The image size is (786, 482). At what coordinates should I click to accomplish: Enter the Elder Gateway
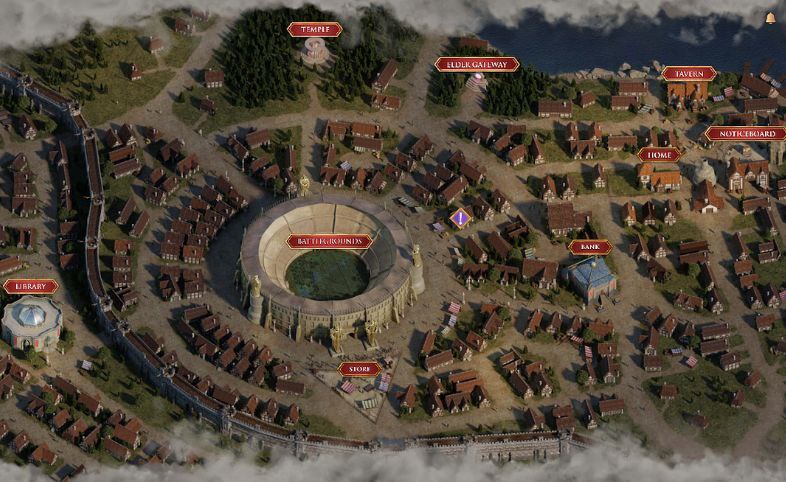click(x=477, y=64)
